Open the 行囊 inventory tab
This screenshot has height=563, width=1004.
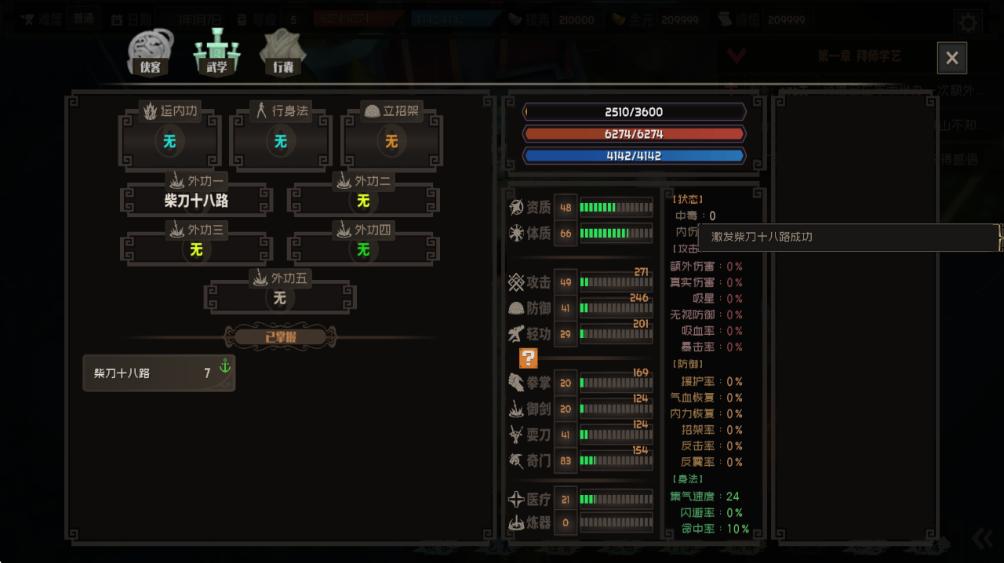point(283,53)
